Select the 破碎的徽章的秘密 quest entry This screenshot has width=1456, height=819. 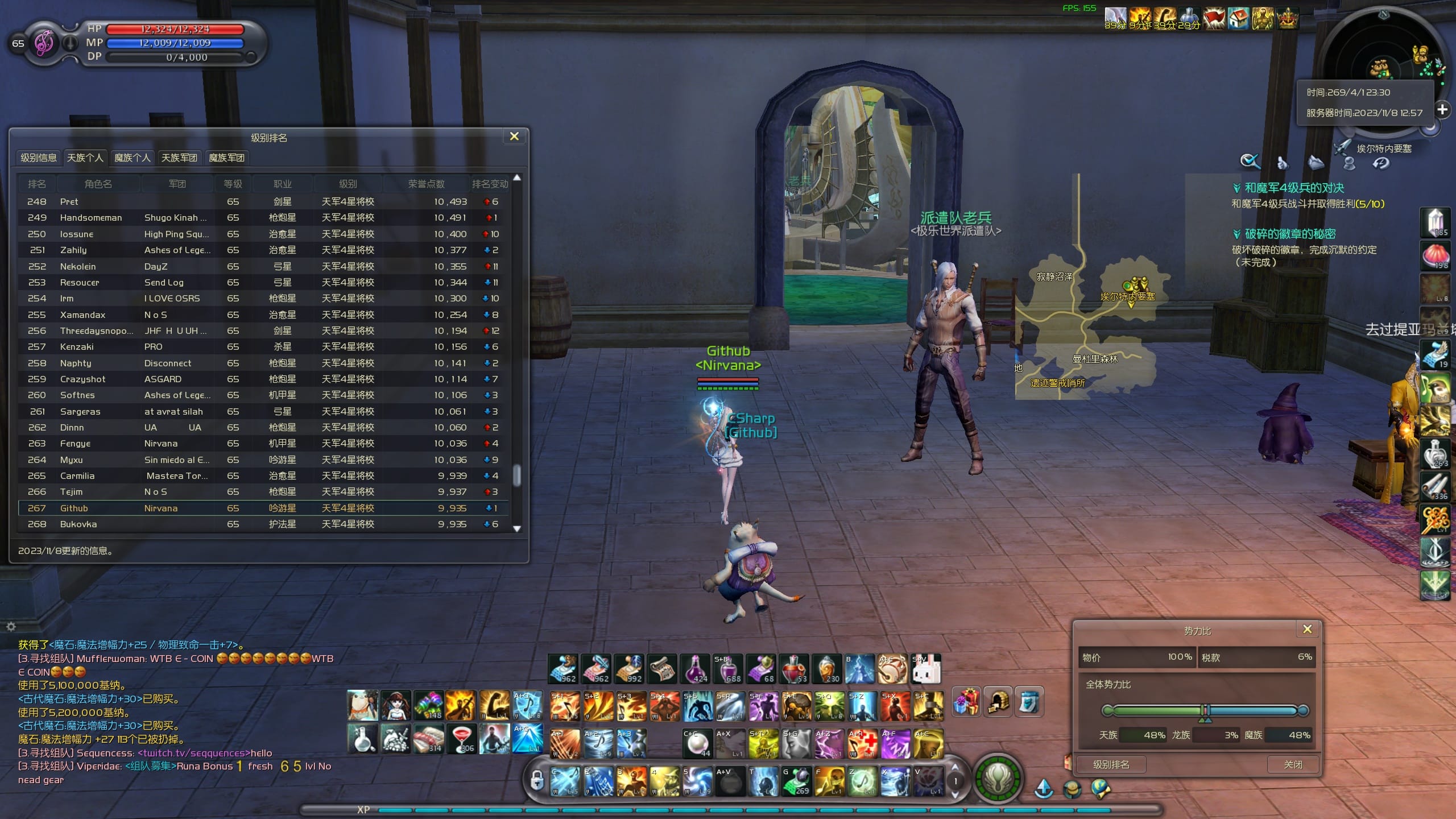[x=1290, y=234]
